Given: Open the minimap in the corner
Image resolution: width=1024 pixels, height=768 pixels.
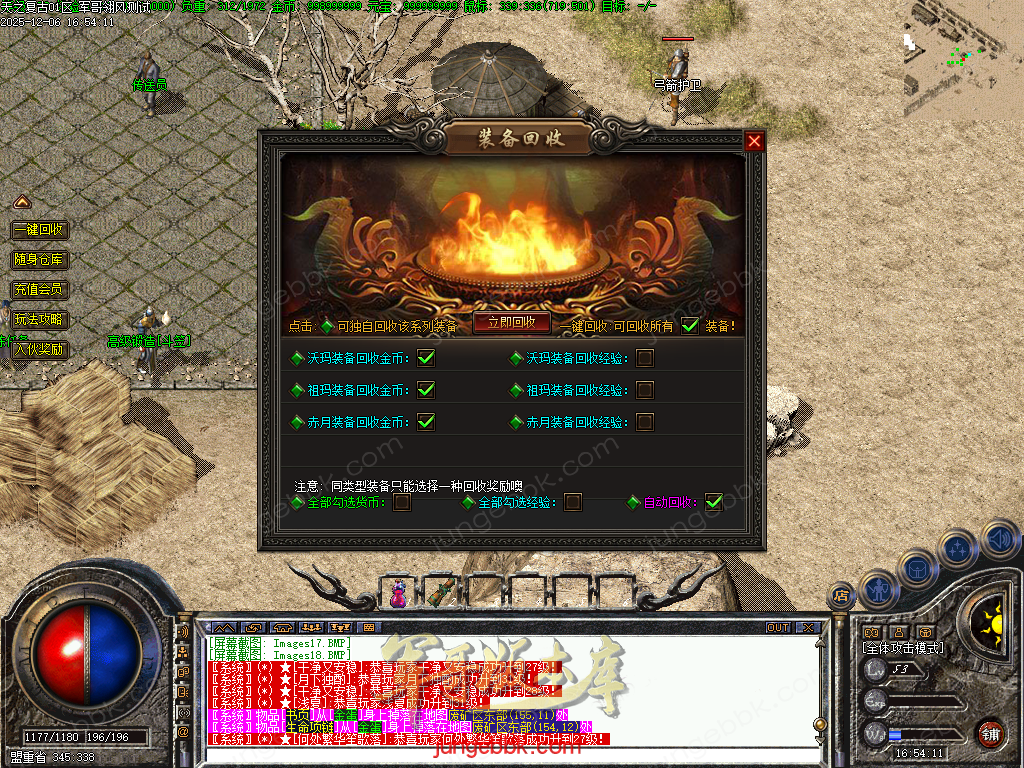Looking at the screenshot, I should [x=962, y=58].
